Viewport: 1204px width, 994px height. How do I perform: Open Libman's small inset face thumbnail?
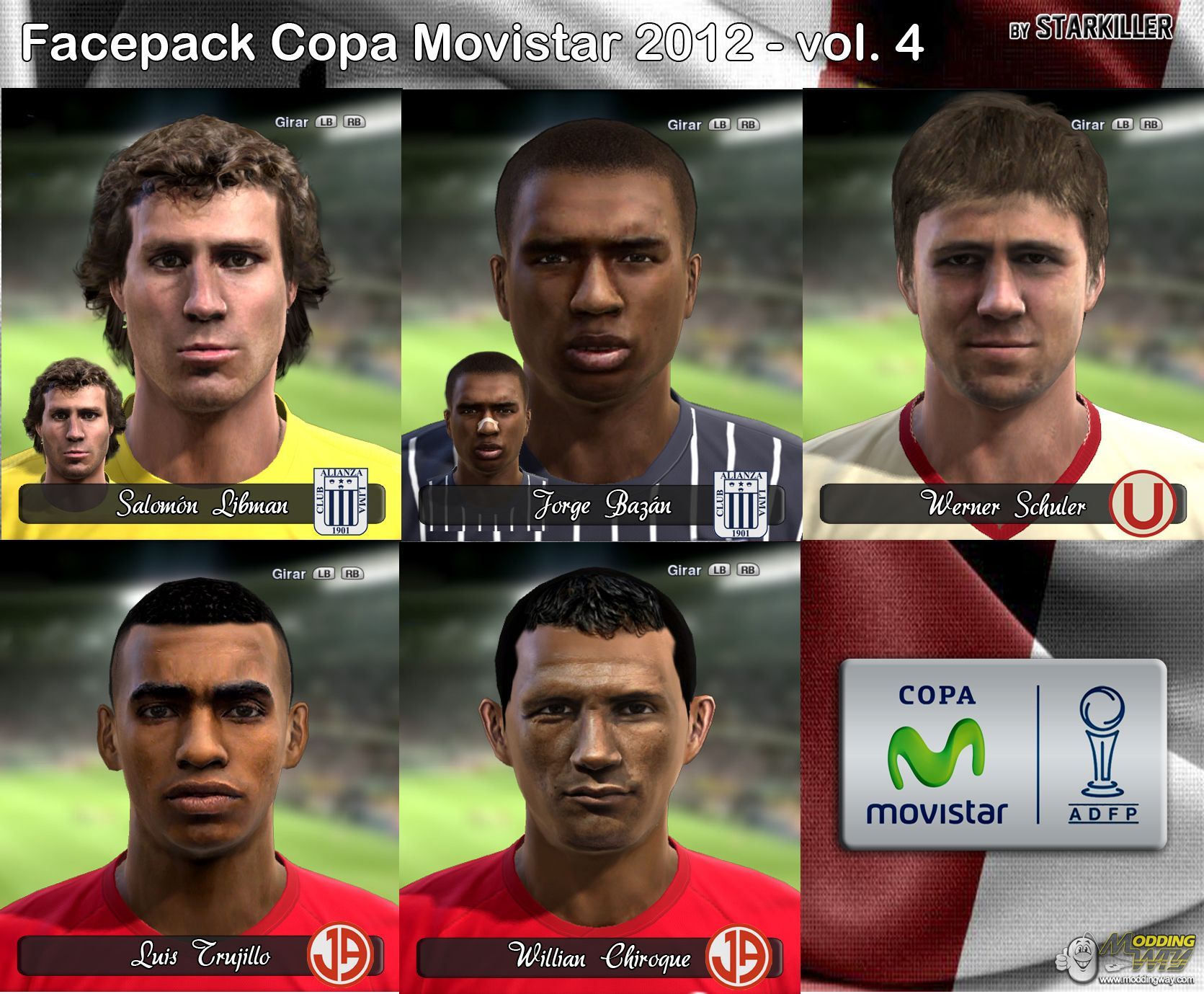pyautogui.click(x=73, y=422)
